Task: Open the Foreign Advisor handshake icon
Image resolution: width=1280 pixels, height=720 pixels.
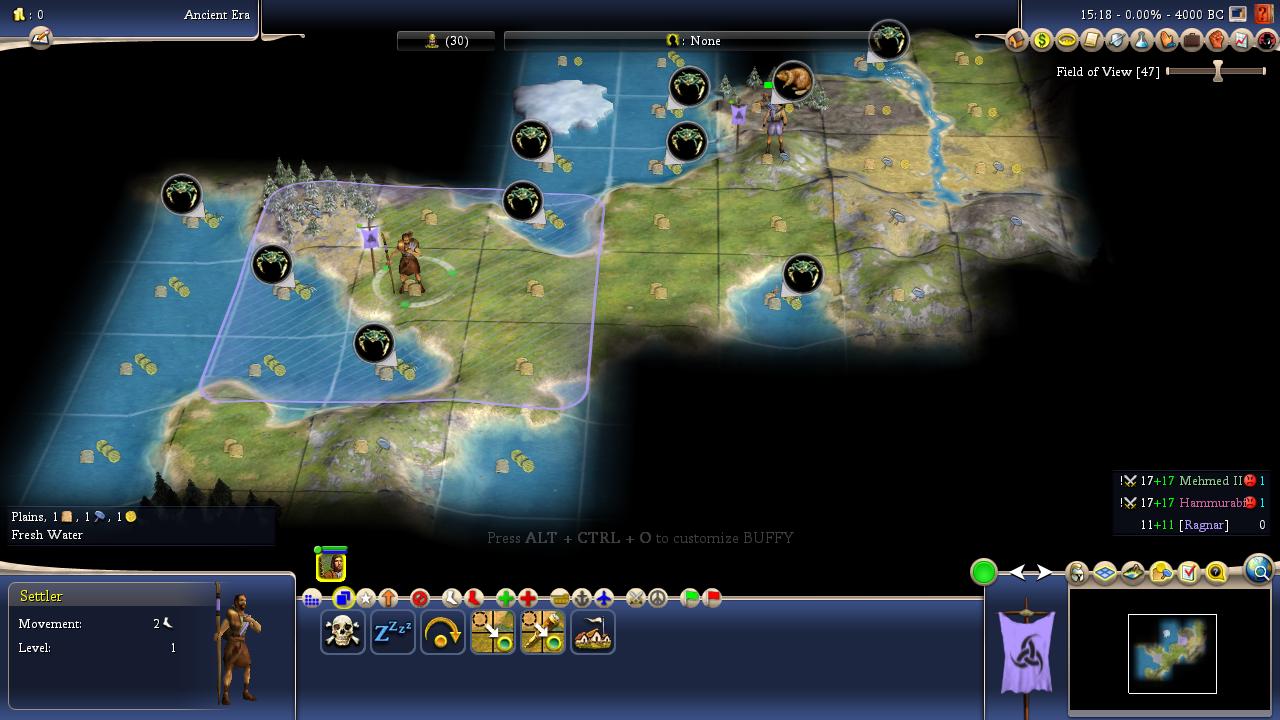Action: click(x=1167, y=41)
